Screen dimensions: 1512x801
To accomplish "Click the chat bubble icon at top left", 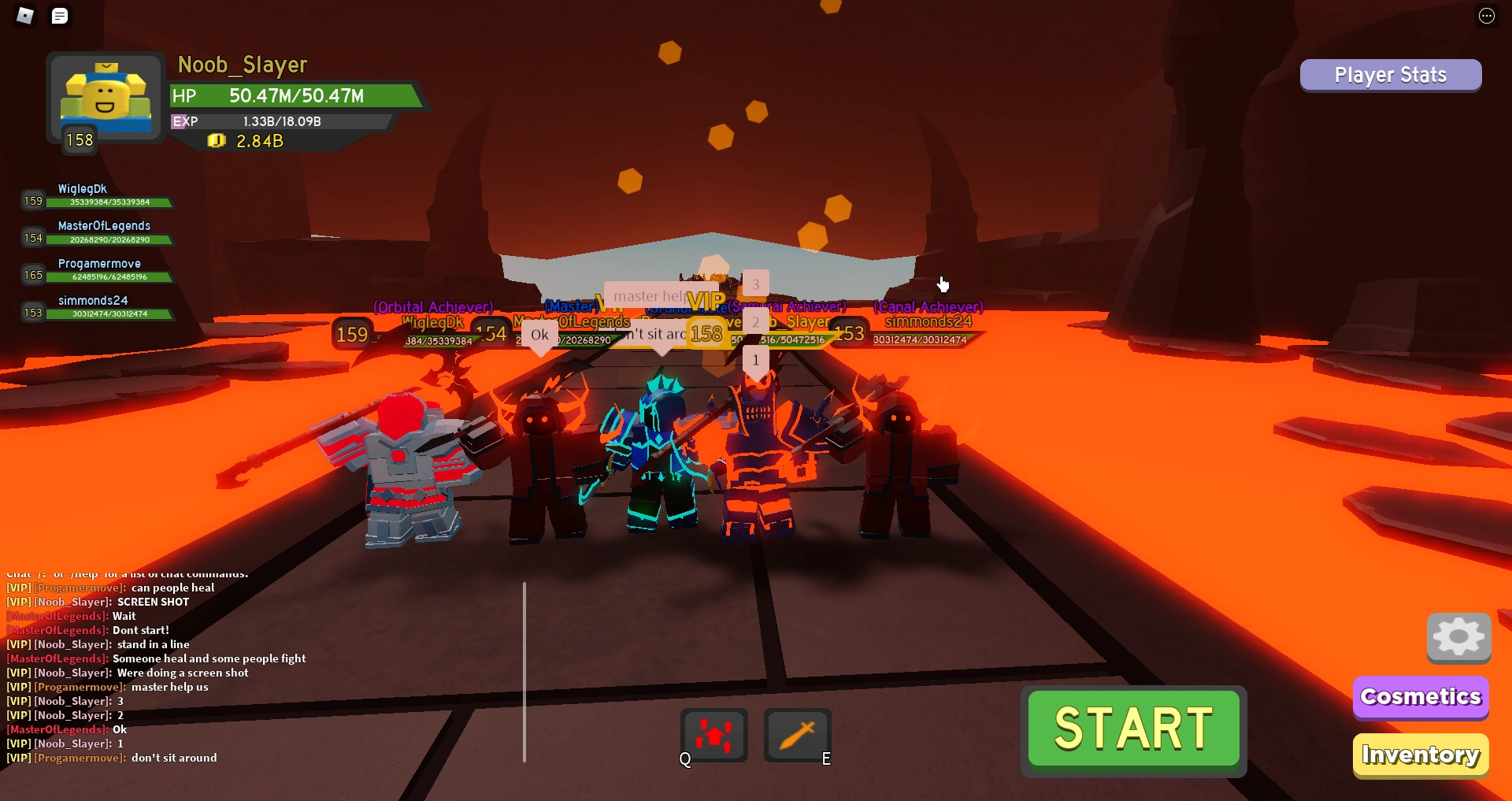I will tap(60, 16).
